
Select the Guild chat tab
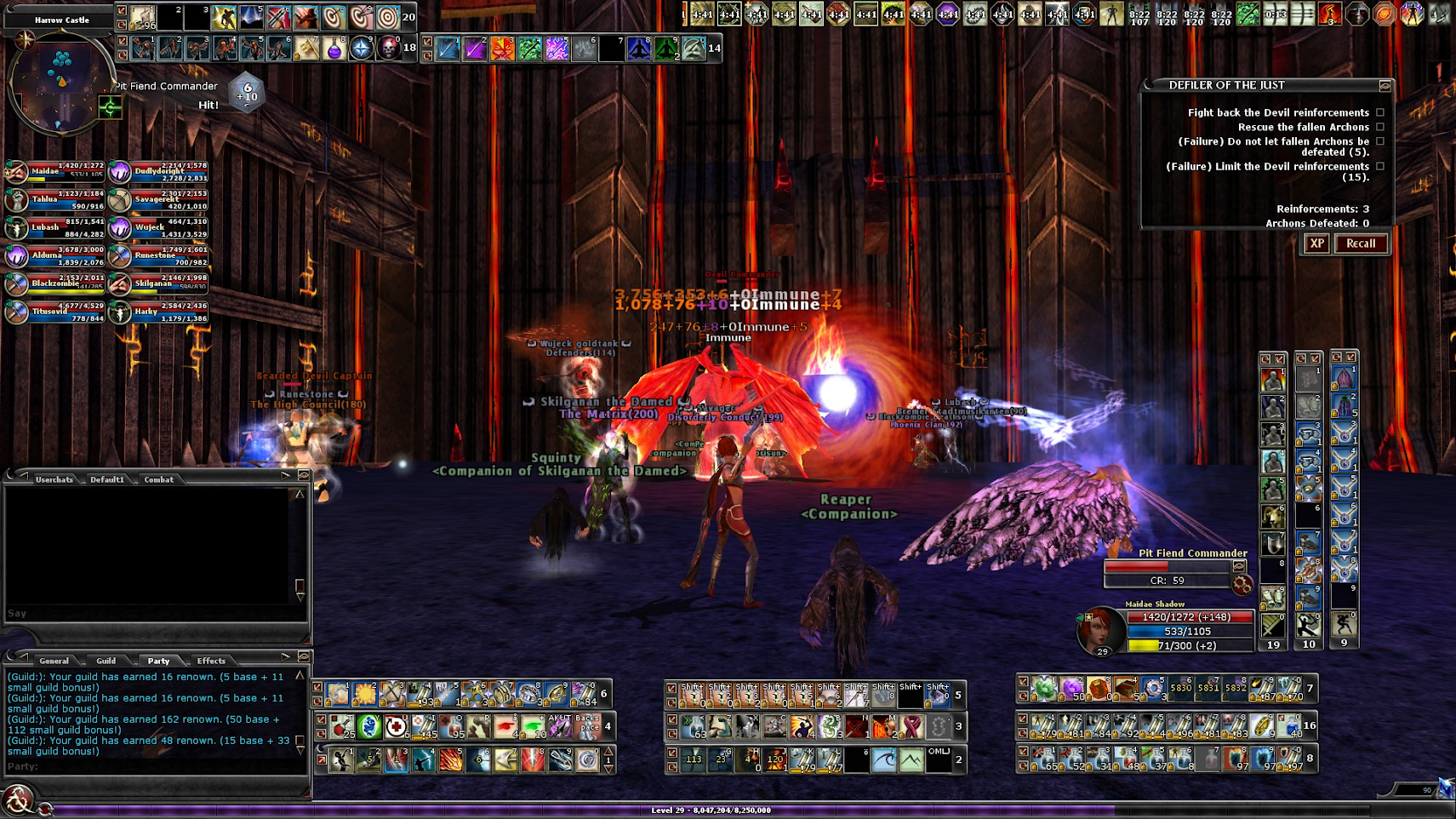[106, 661]
